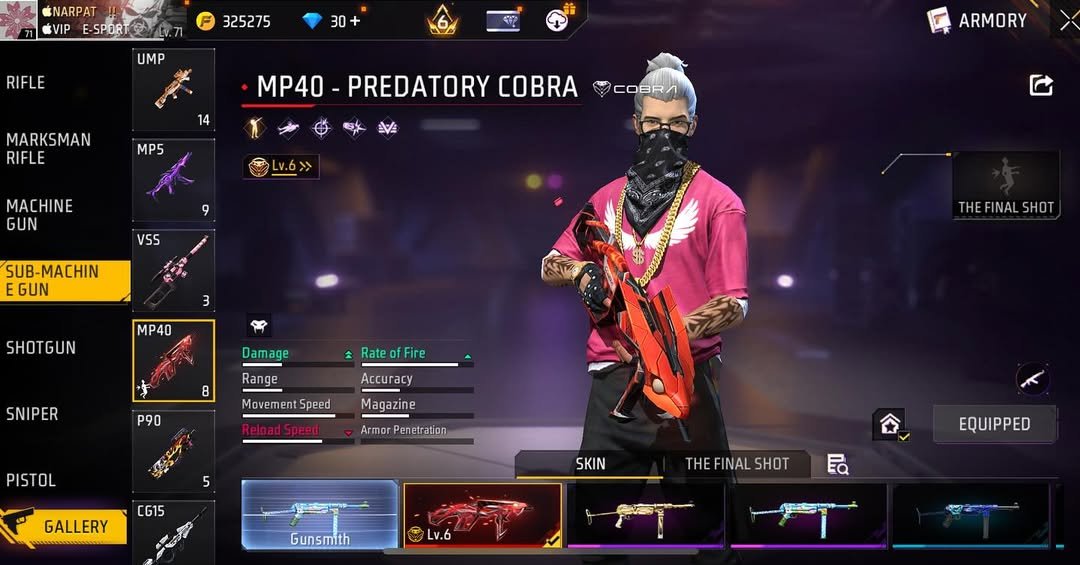Switch to The Final Shot tab
This screenshot has height=565, width=1080.
736,464
